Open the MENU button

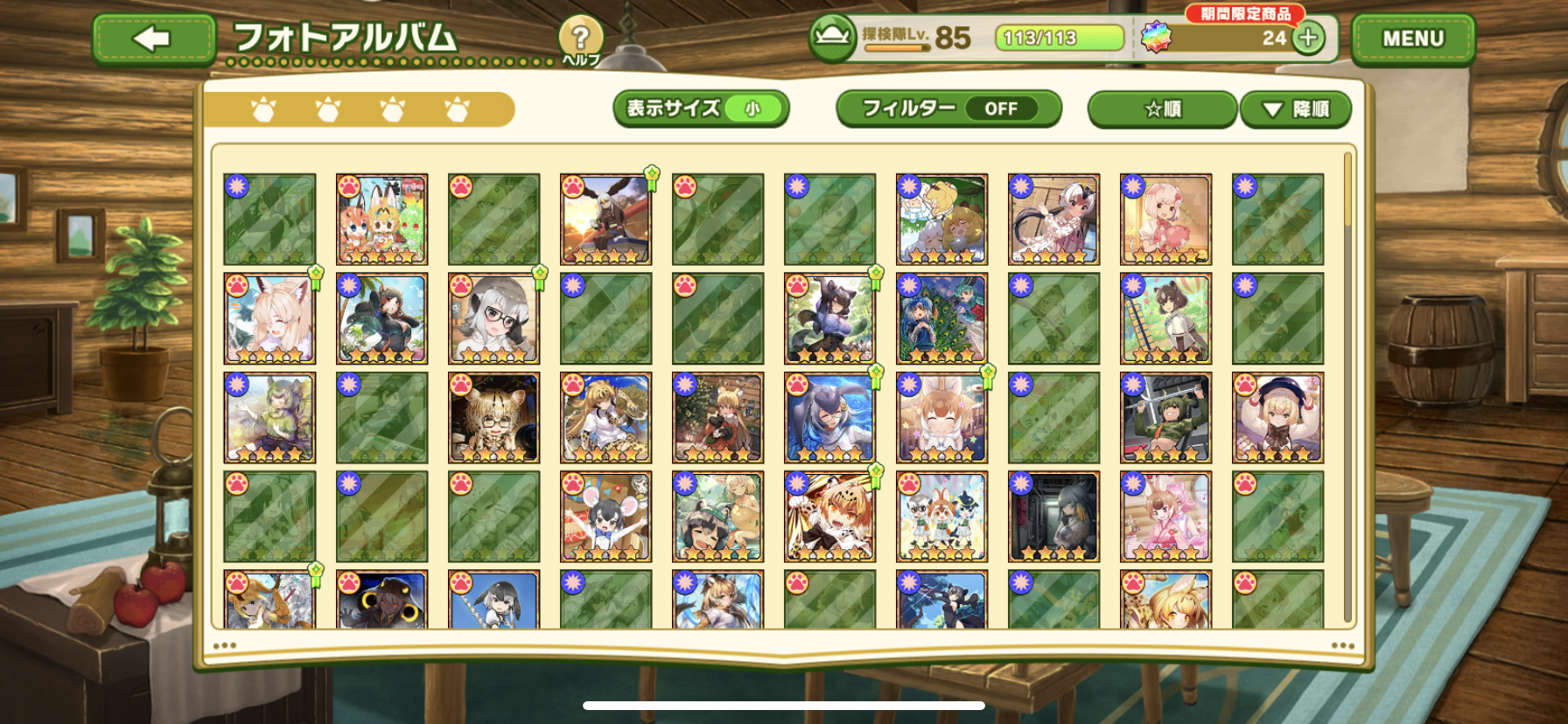pos(1412,39)
